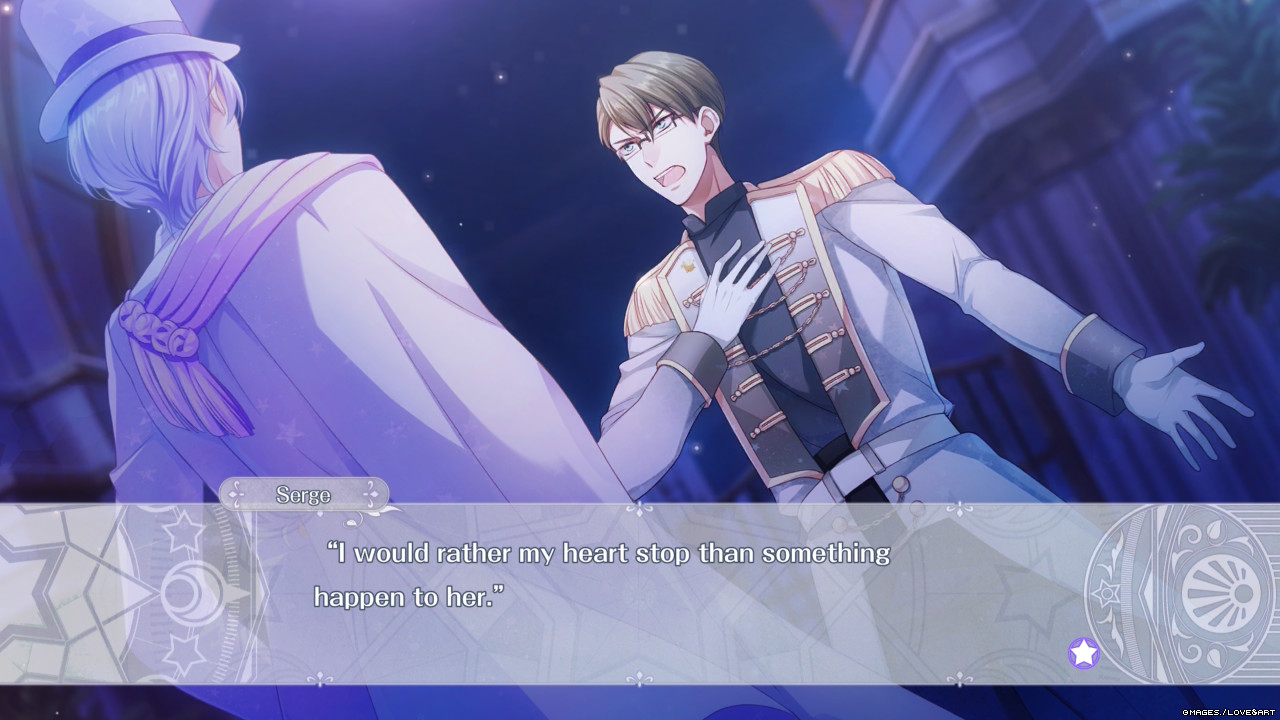Image resolution: width=1280 pixels, height=720 pixels.
Task: Click the purple star advance indicator
Action: [1083, 653]
